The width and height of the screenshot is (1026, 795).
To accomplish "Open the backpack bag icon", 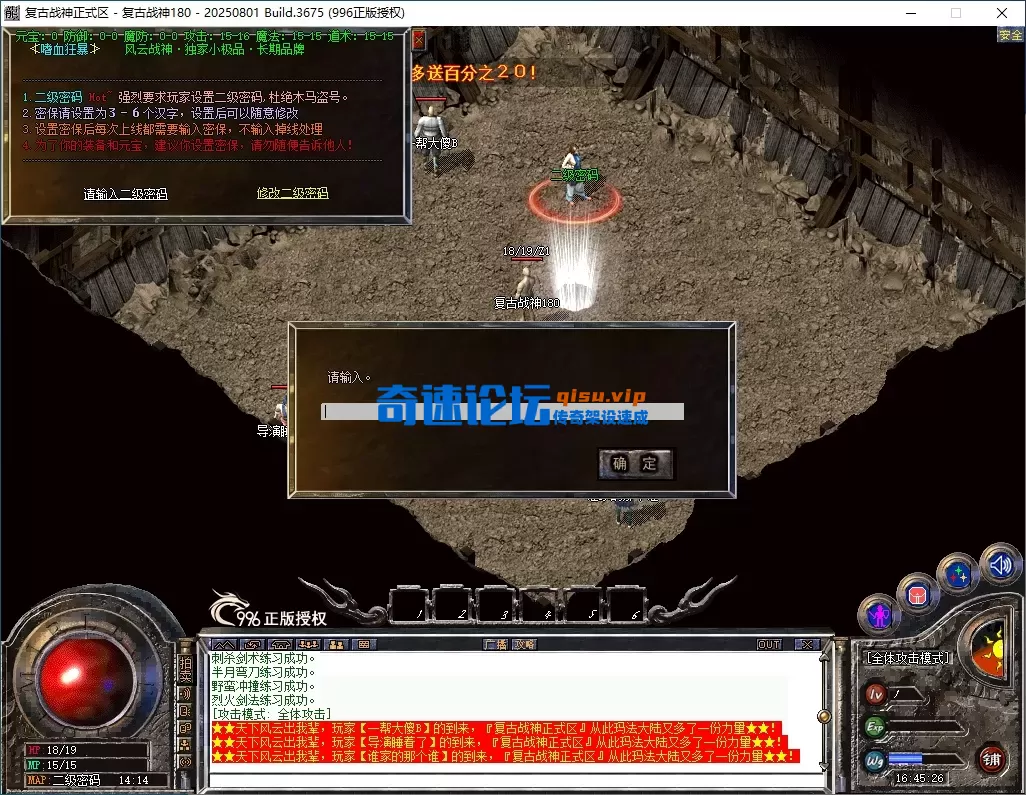I will coord(917,593).
